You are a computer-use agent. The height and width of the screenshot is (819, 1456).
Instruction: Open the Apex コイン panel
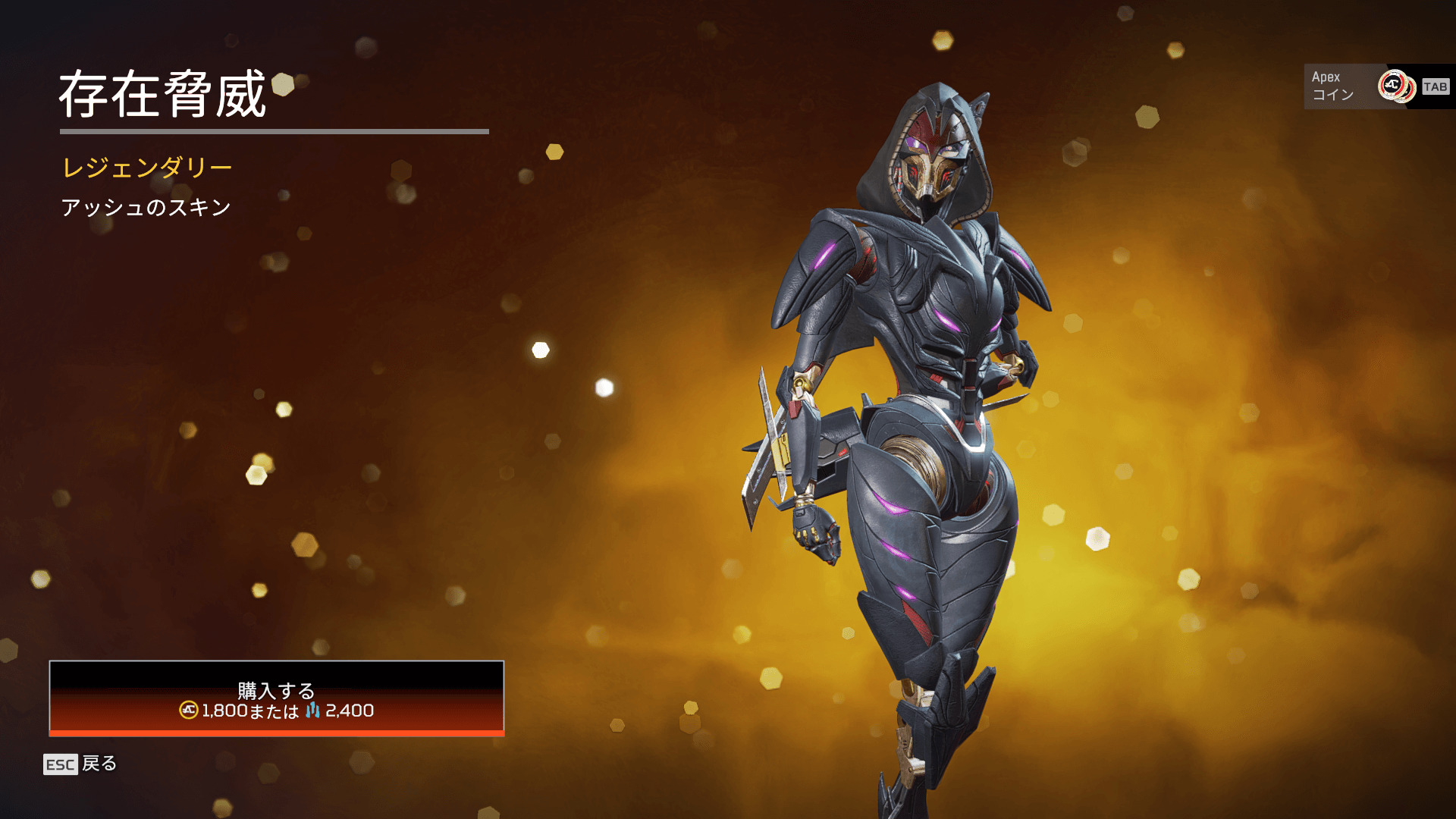point(1376,86)
